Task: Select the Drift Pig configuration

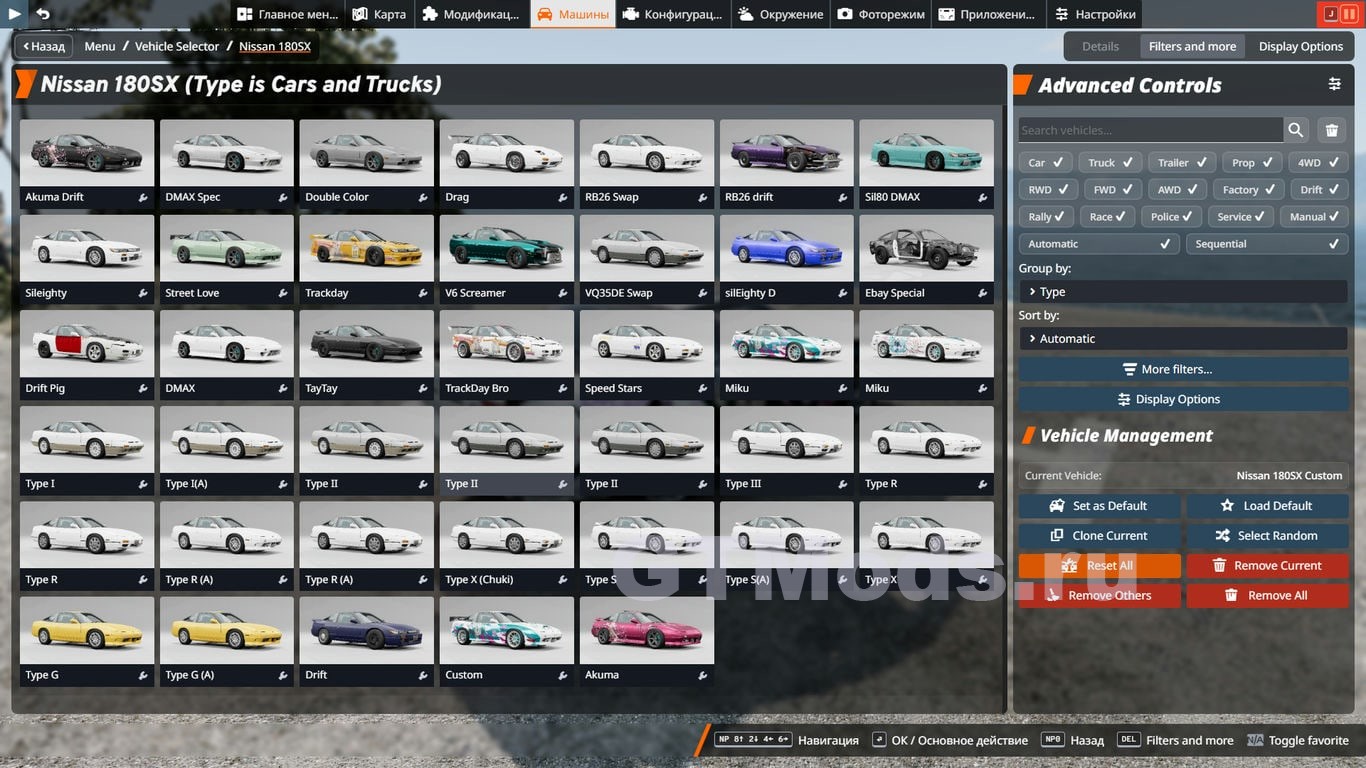Action: click(x=87, y=344)
